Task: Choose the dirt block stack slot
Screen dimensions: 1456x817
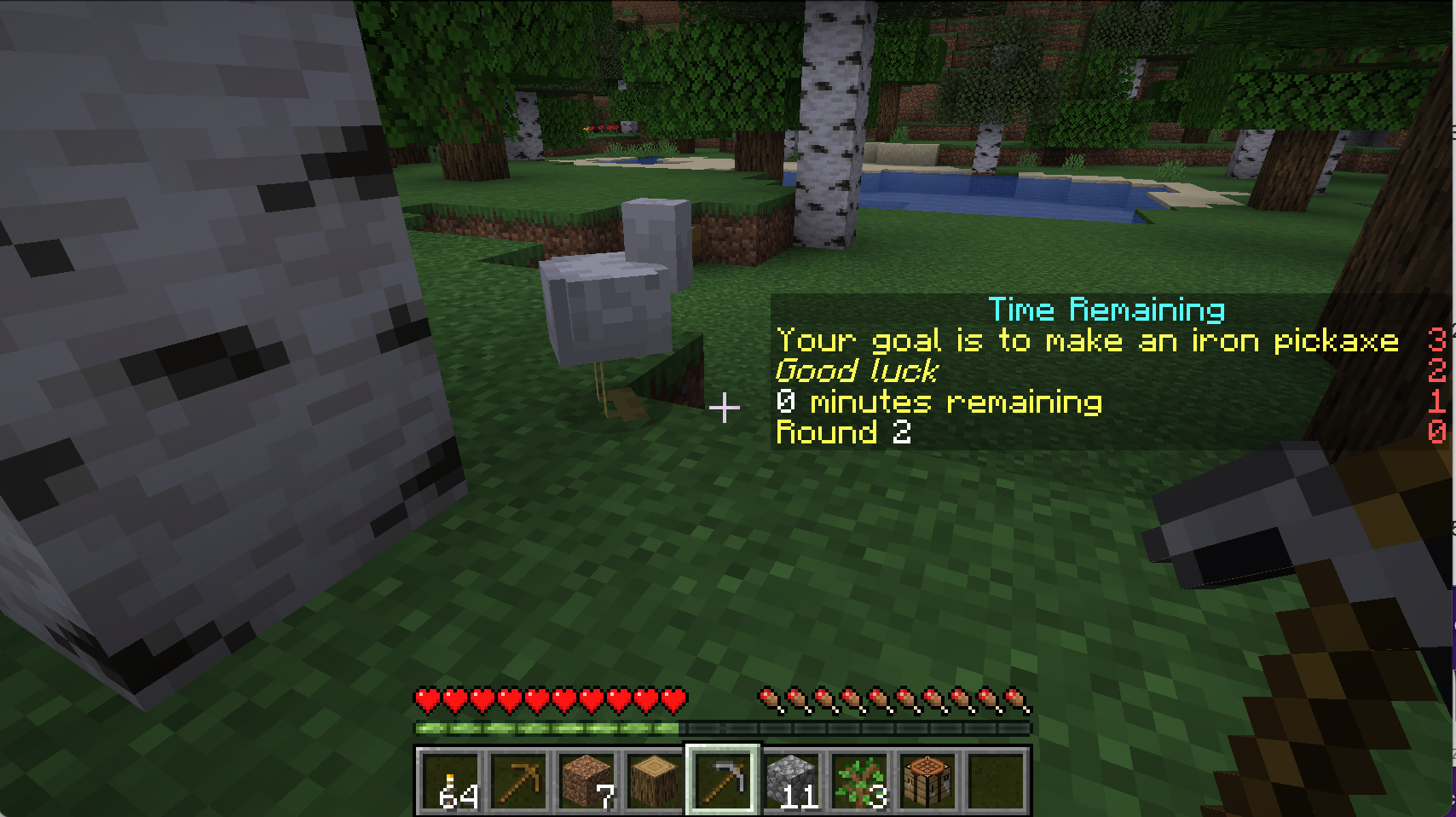Action: click(x=586, y=780)
